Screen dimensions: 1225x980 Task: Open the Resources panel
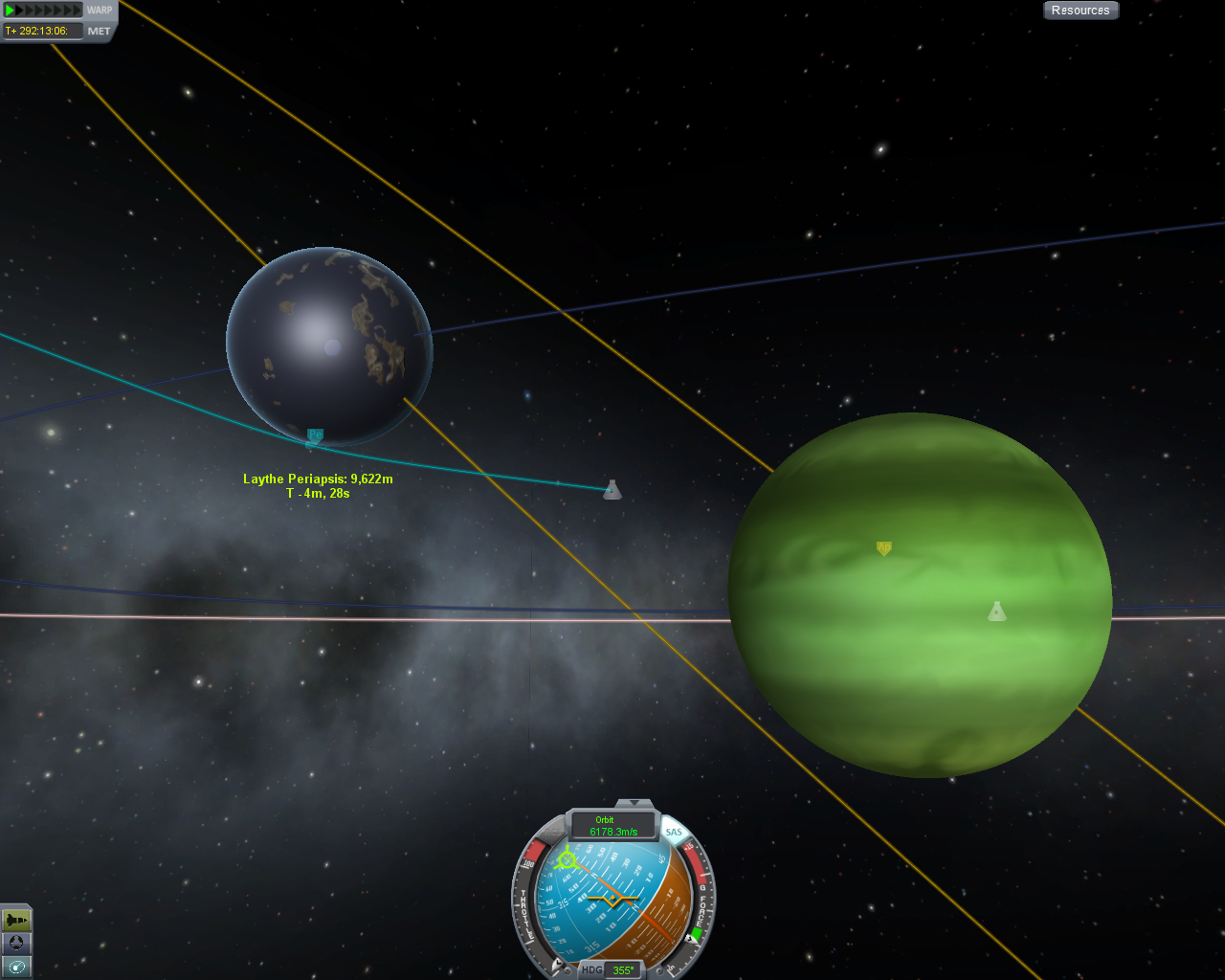[1080, 11]
